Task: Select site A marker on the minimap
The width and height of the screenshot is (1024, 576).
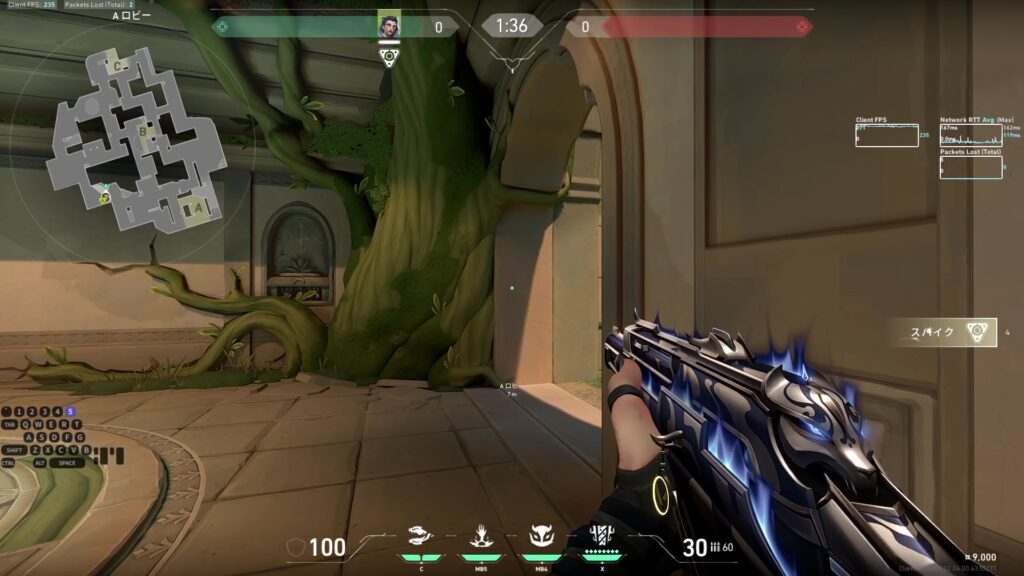Action: (198, 207)
